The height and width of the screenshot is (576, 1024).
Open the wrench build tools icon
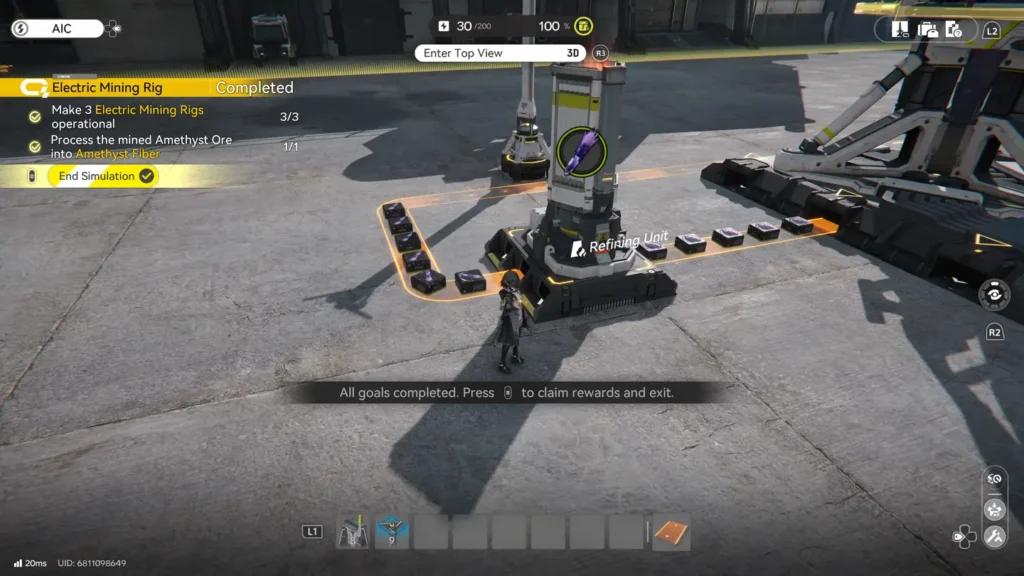pos(994,537)
